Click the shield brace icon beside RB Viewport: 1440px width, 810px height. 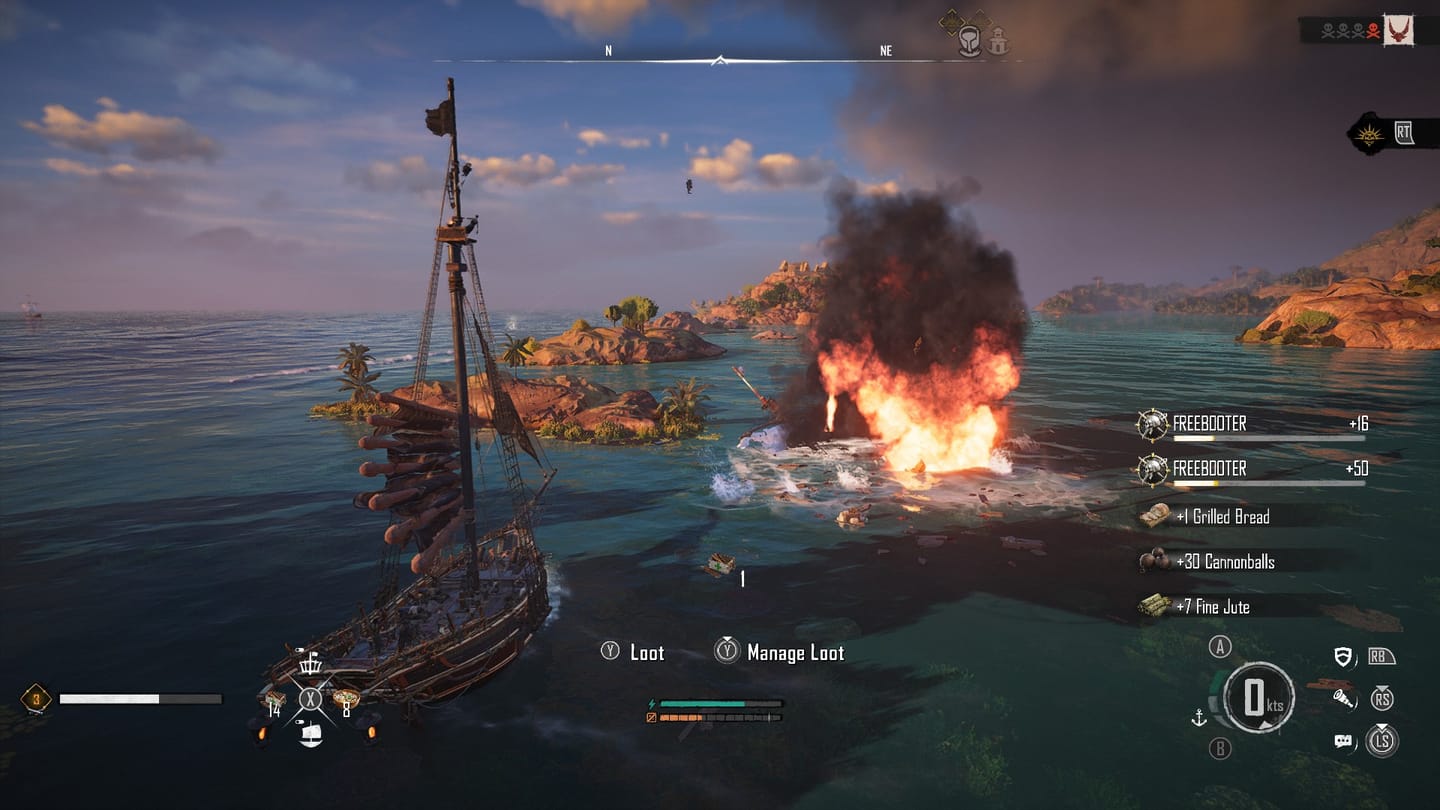pyautogui.click(x=1344, y=655)
